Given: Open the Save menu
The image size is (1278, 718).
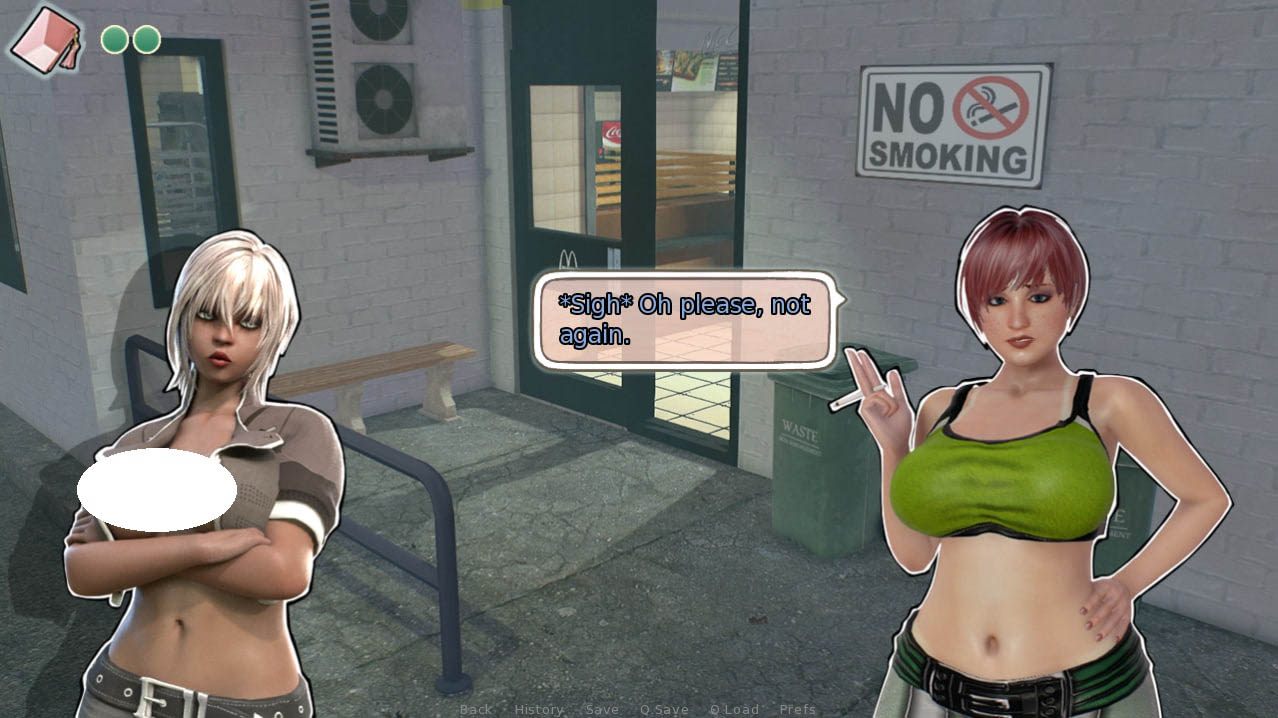Looking at the screenshot, I should [602, 709].
